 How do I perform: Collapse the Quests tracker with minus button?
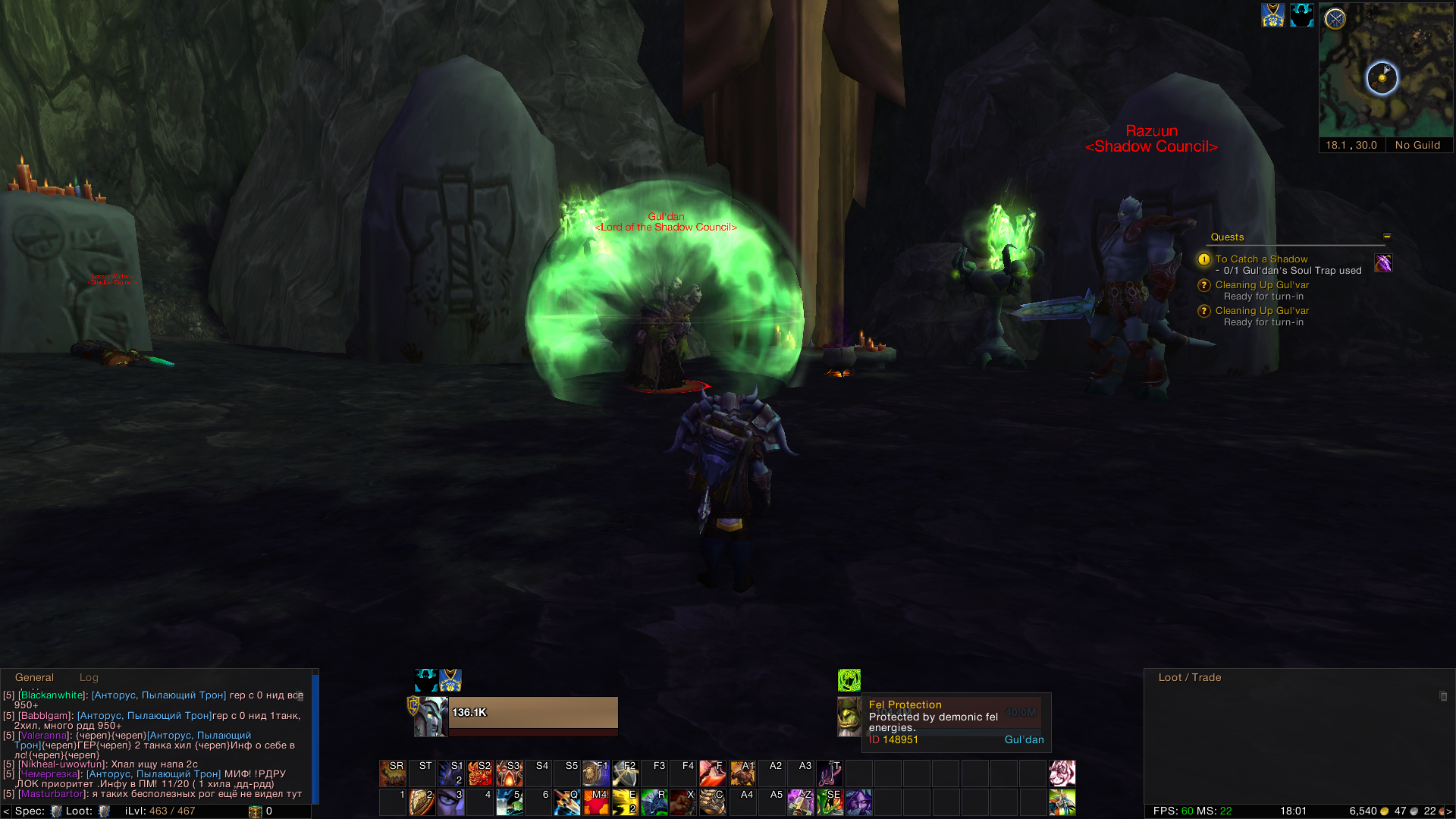pyautogui.click(x=1387, y=237)
